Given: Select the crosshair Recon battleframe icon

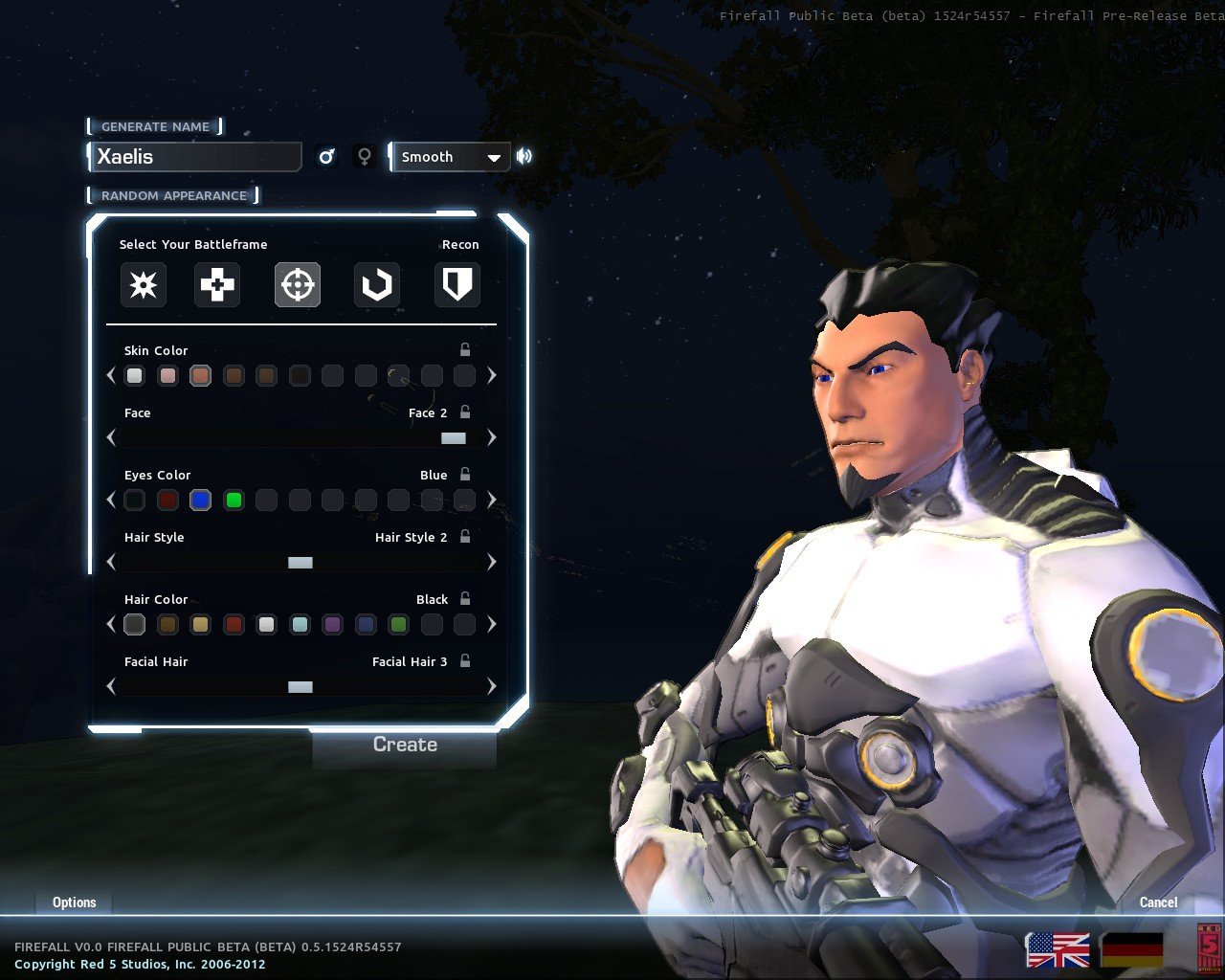Looking at the screenshot, I should tap(298, 284).
